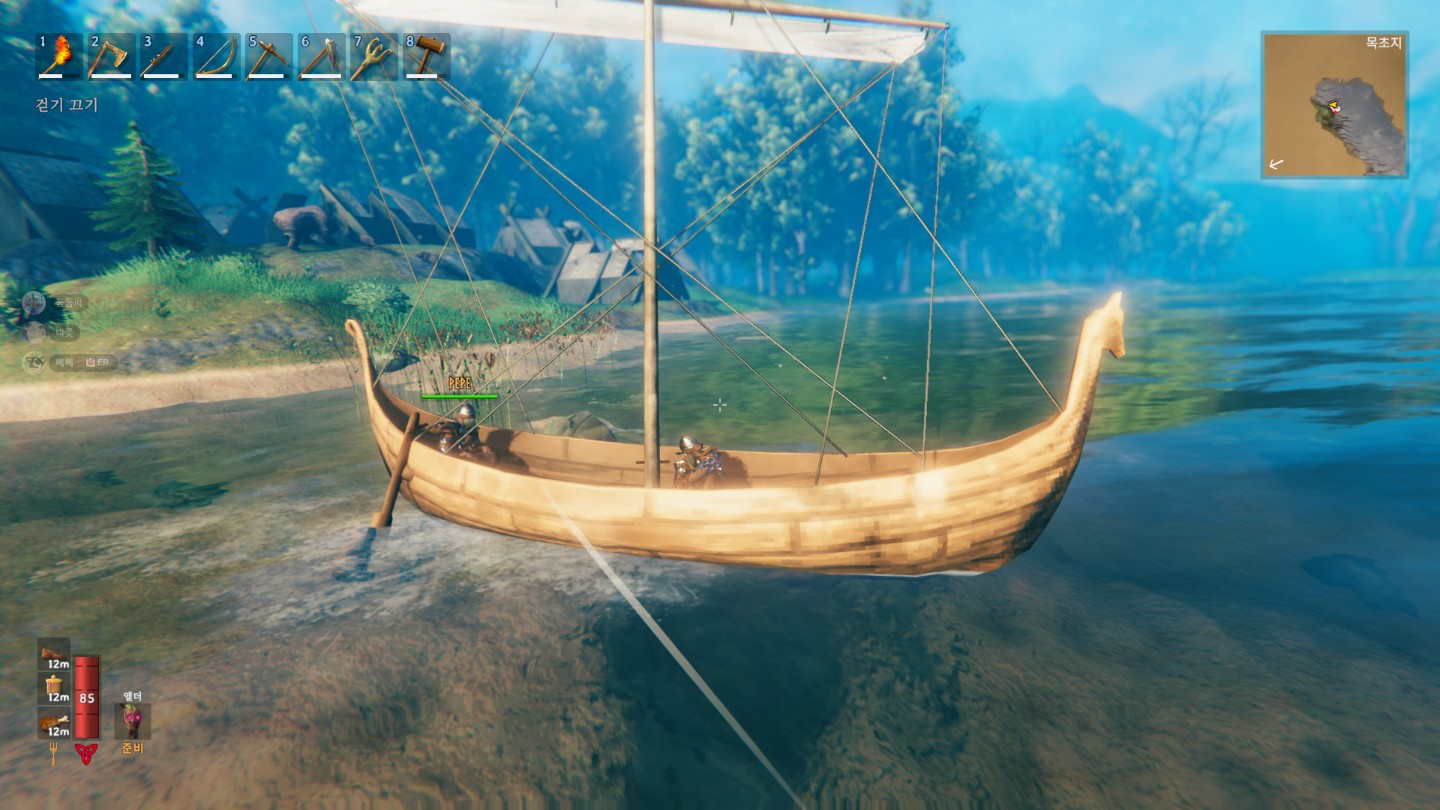This screenshot has width=1440, height=810.
Task: Equip the bow from hotbar slot 4
Action: [x=215, y=56]
